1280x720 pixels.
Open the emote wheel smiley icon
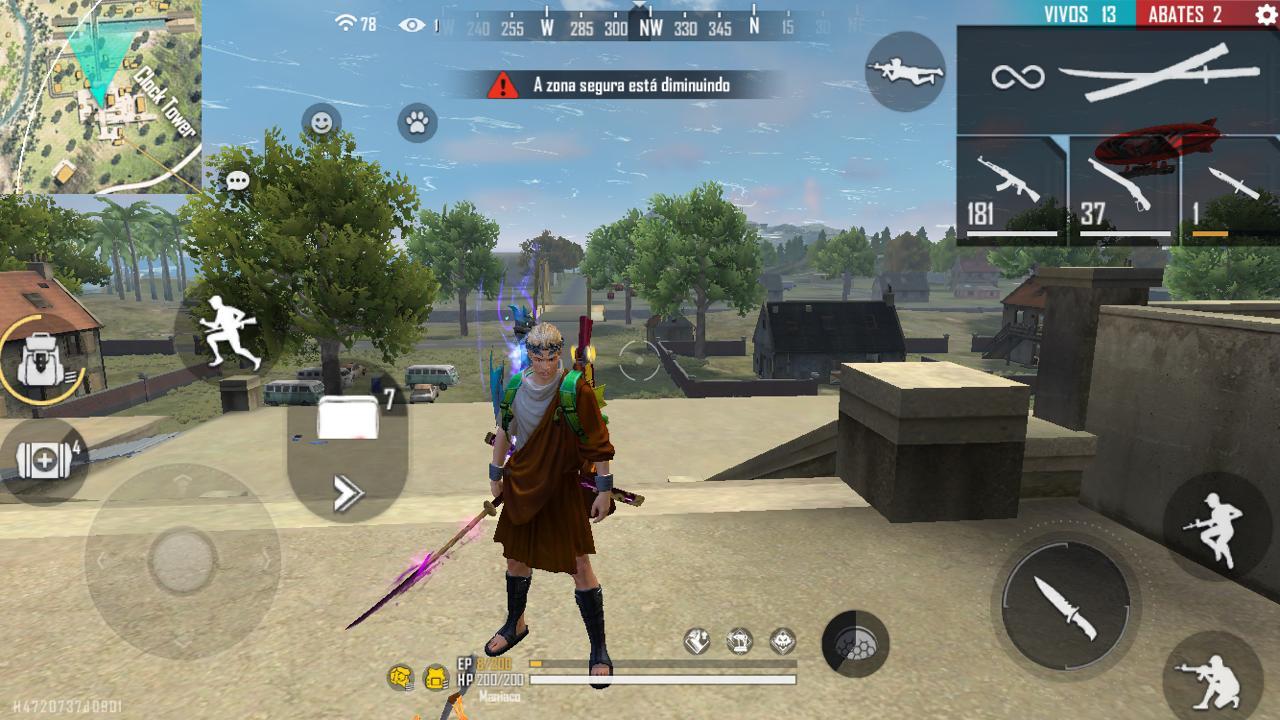coord(322,122)
